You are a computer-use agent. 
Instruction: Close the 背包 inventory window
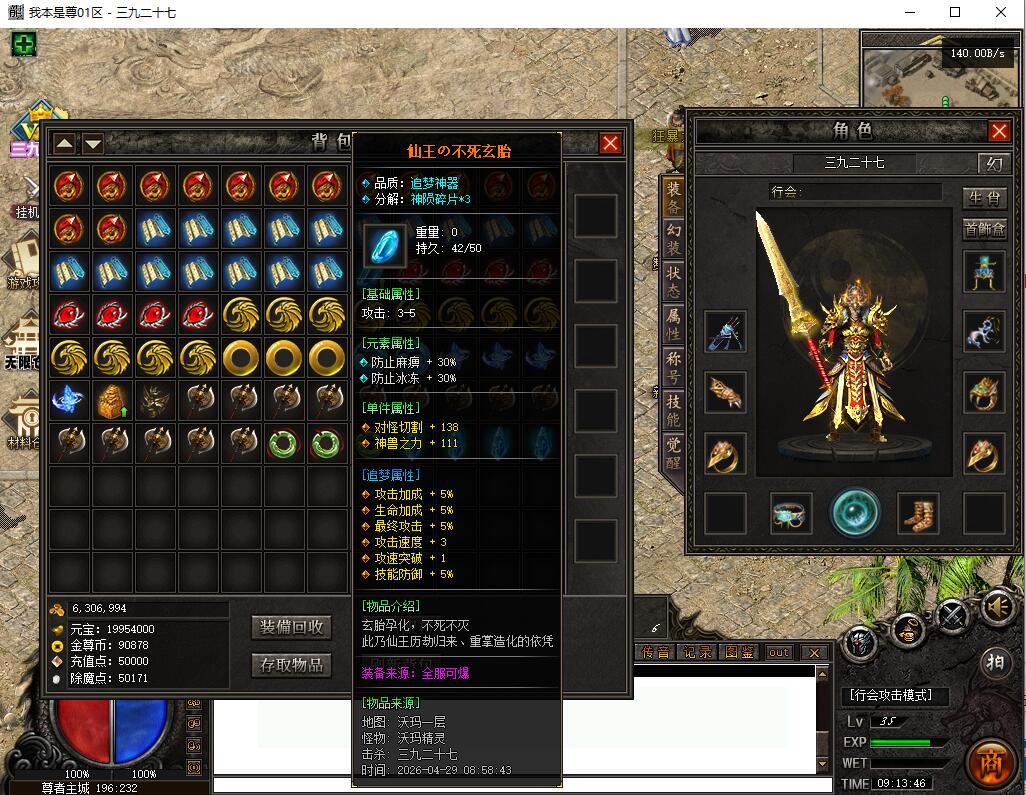tap(610, 143)
